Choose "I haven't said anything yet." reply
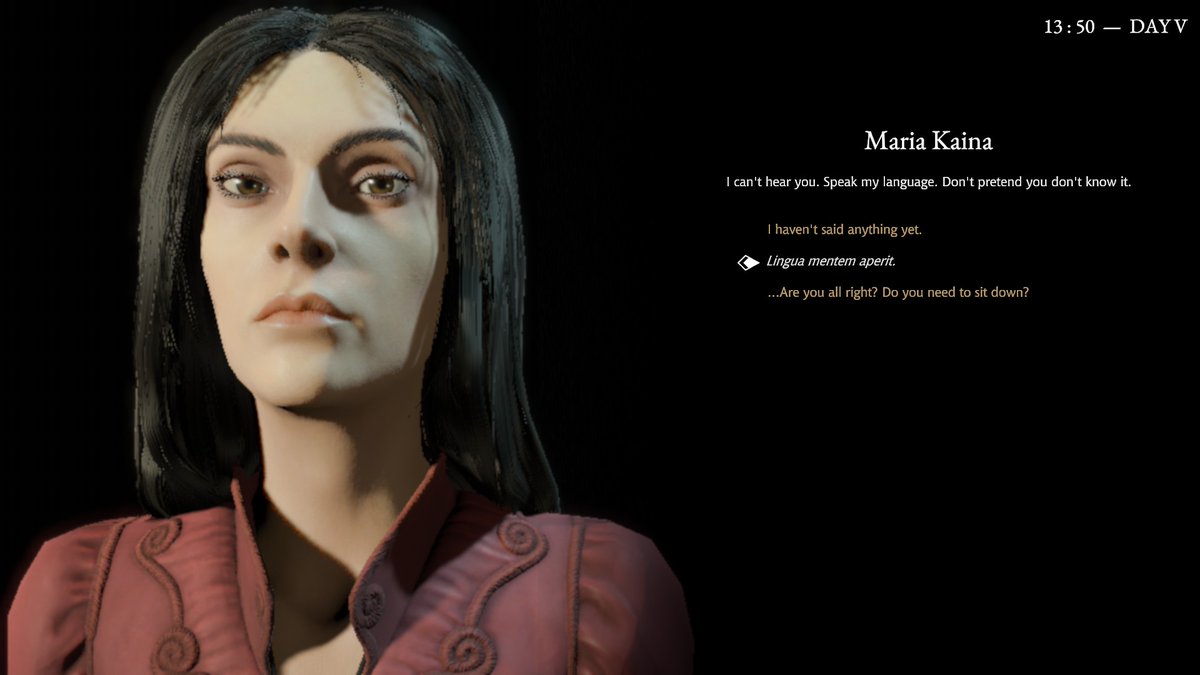 pos(844,230)
